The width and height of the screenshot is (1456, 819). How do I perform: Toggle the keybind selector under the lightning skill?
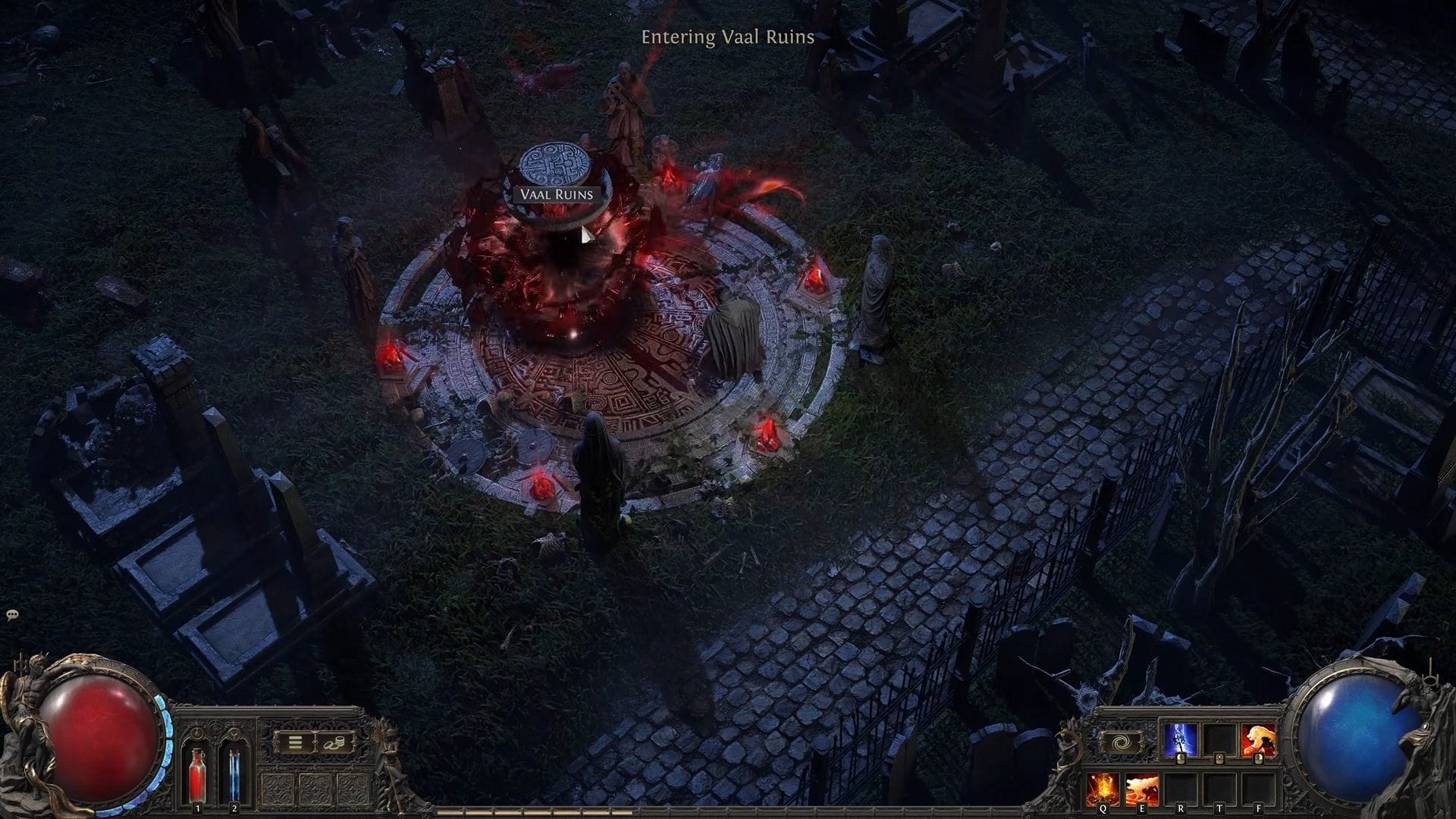point(1180,758)
